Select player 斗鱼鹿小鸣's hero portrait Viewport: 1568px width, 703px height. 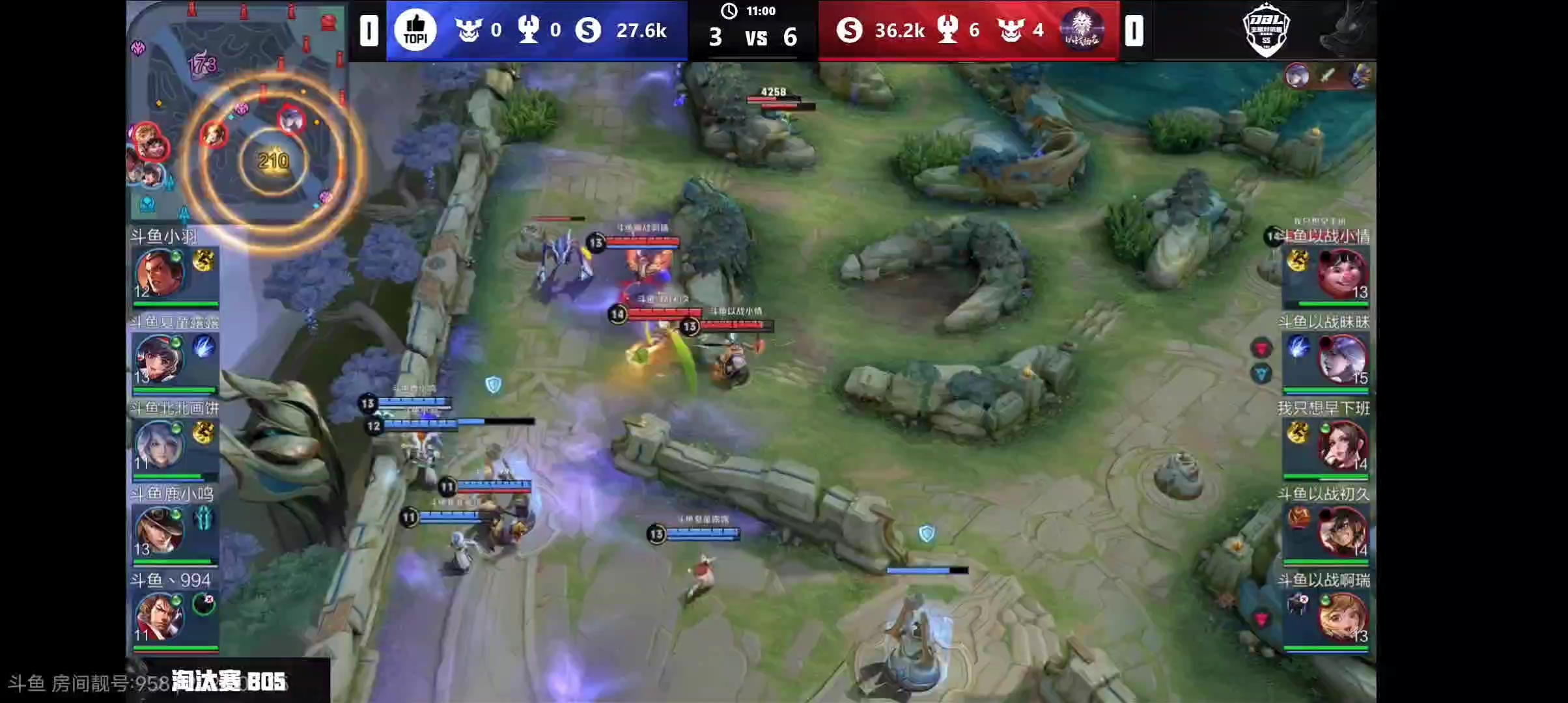point(158,531)
